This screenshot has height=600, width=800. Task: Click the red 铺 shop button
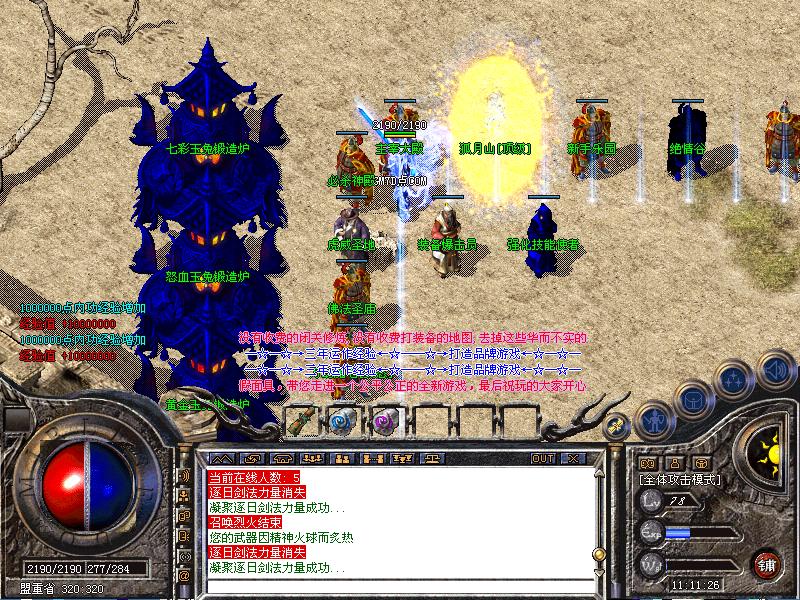tap(767, 563)
